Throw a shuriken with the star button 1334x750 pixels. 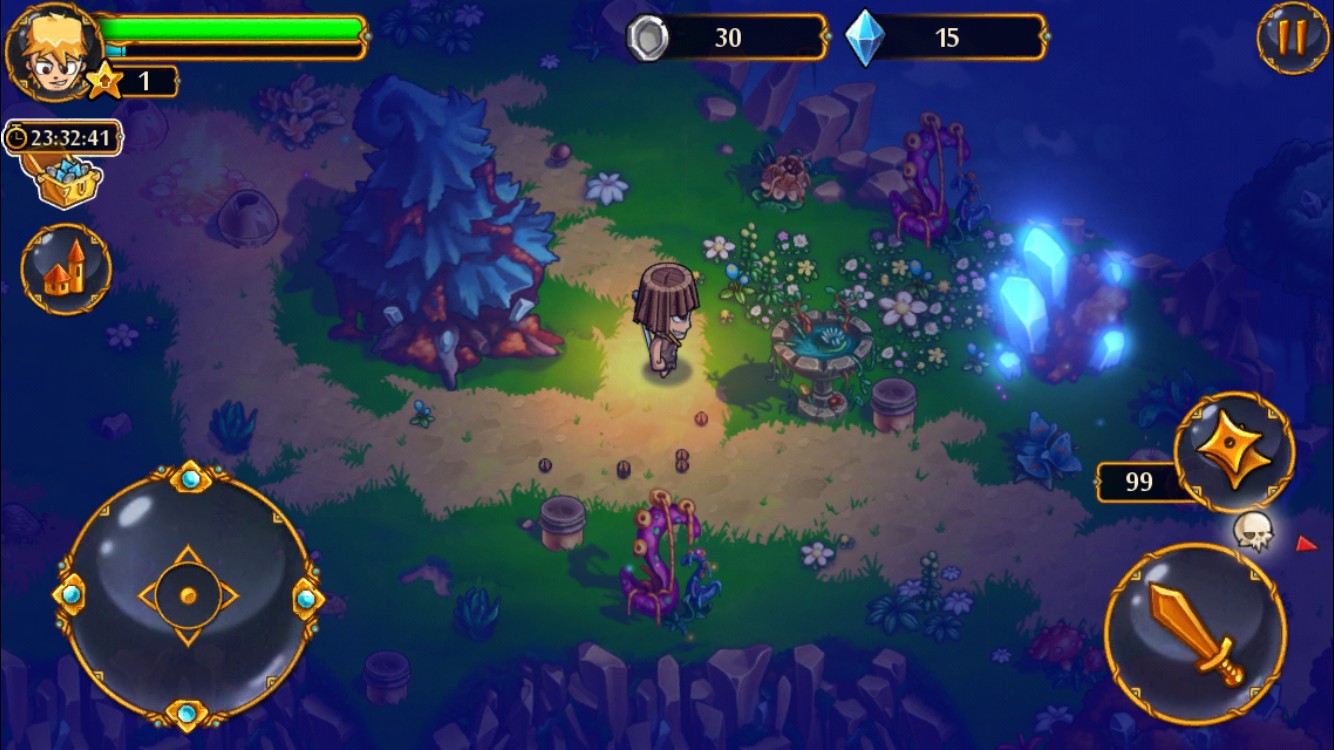click(1234, 453)
